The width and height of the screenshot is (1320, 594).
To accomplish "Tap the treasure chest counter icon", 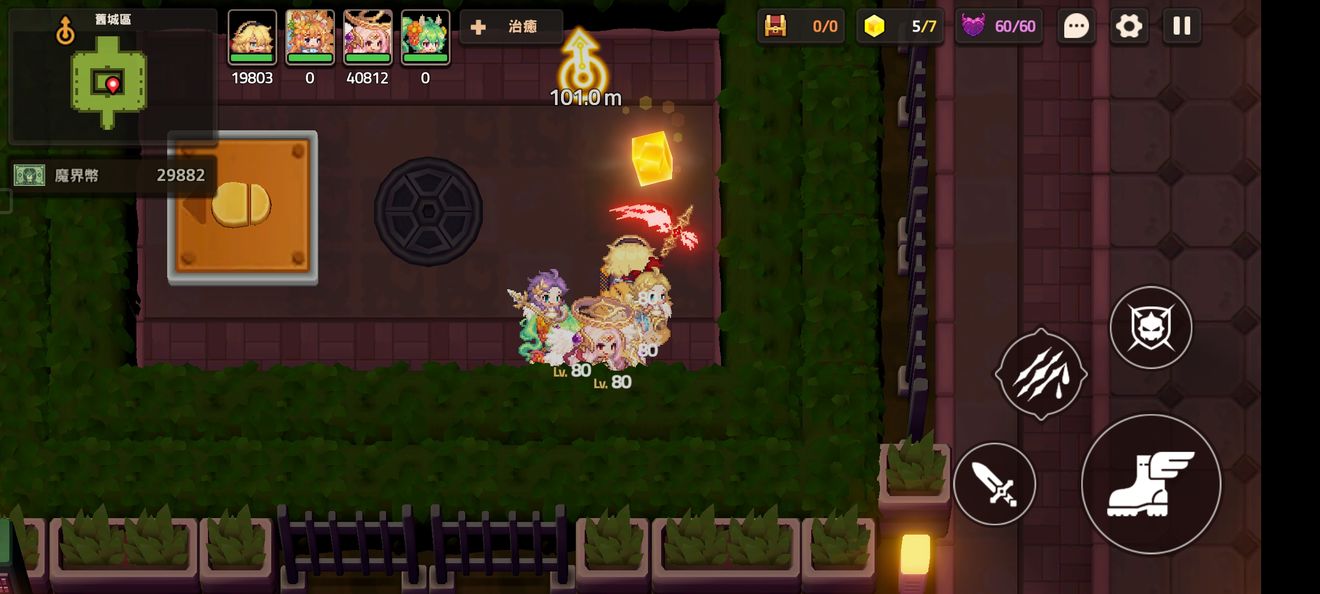I will [x=775, y=27].
